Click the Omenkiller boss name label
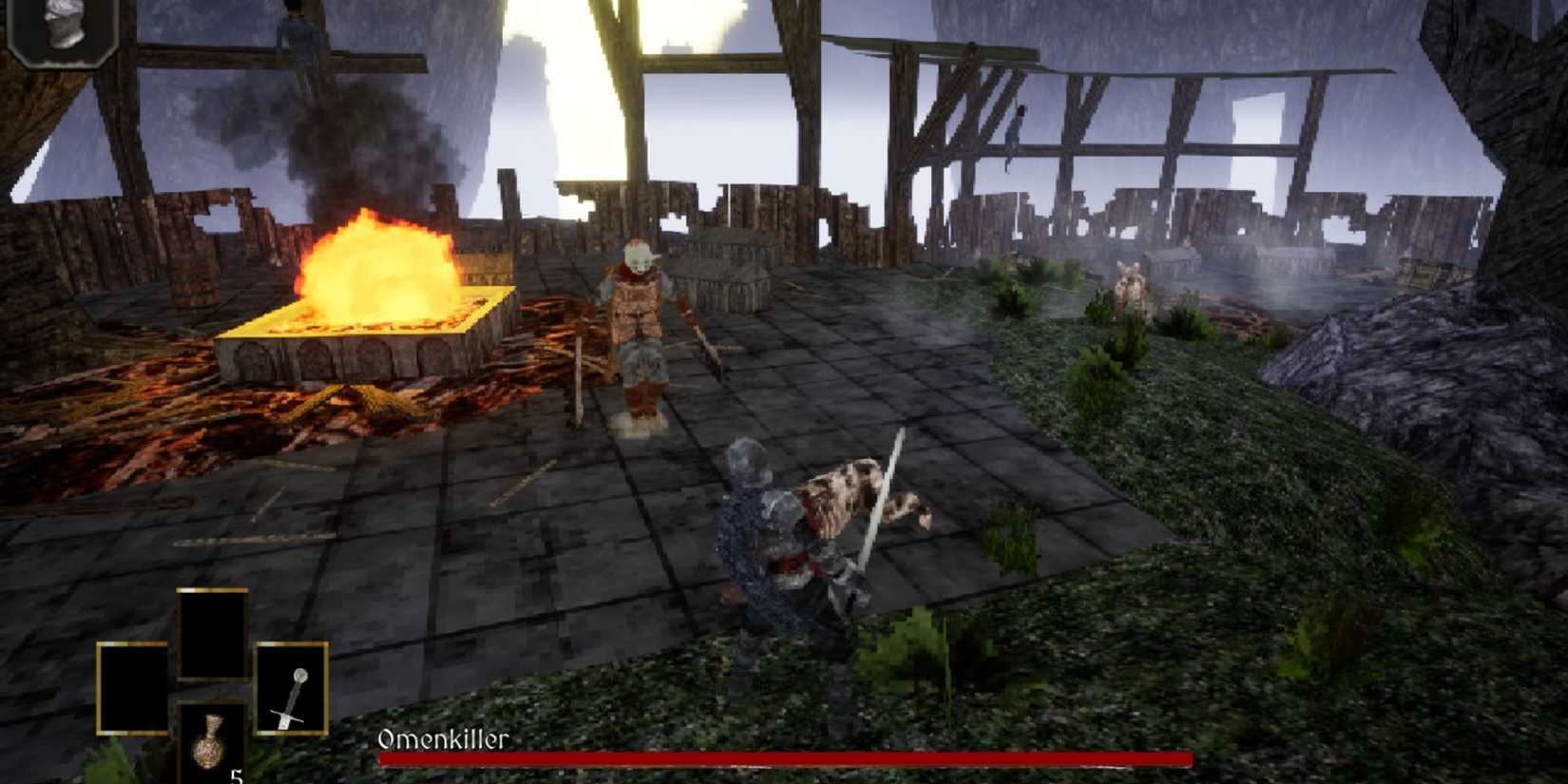The width and height of the screenshot is (1568, 784). click(443, 739)
